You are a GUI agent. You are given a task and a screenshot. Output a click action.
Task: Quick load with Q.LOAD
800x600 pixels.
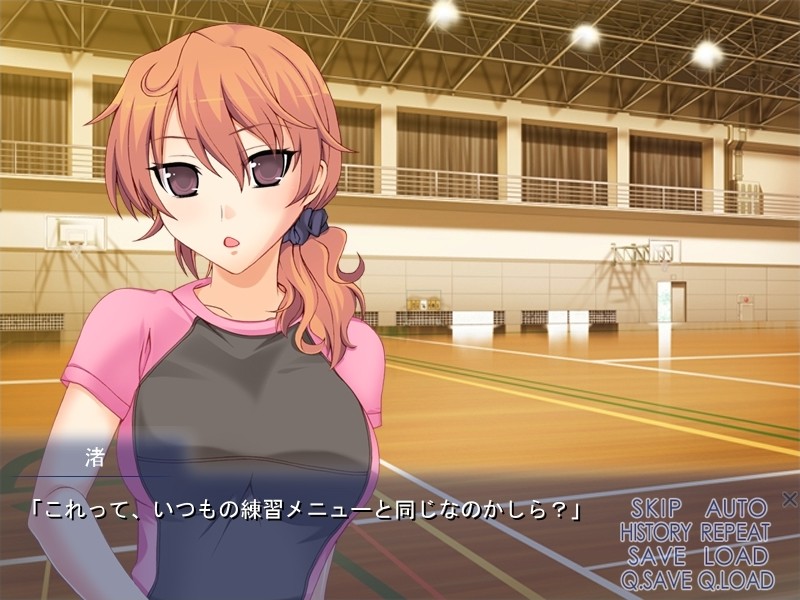tap(736, 580)
